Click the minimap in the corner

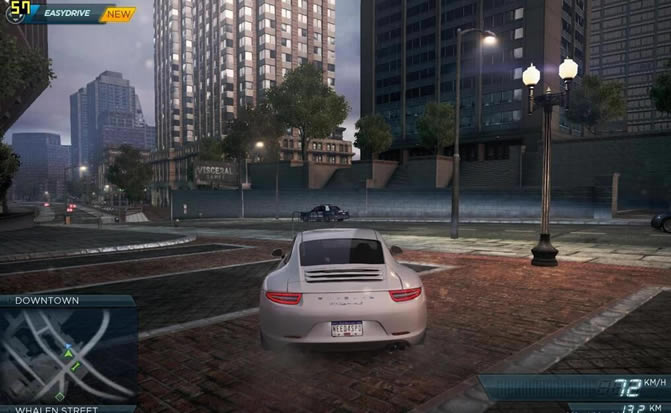(67, 353)
